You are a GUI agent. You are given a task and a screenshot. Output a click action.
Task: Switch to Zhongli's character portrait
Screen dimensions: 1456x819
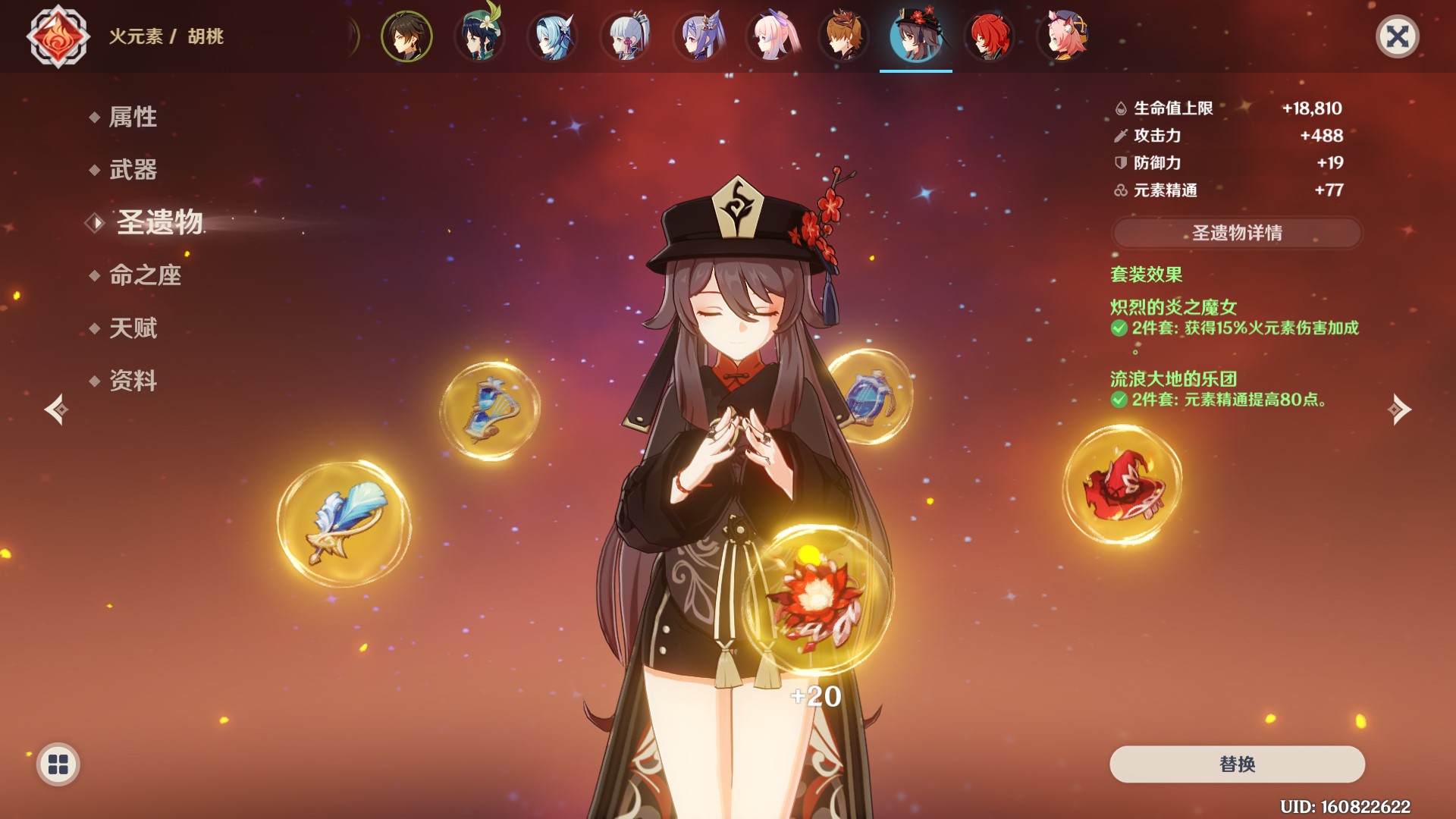tap(406, 36)
